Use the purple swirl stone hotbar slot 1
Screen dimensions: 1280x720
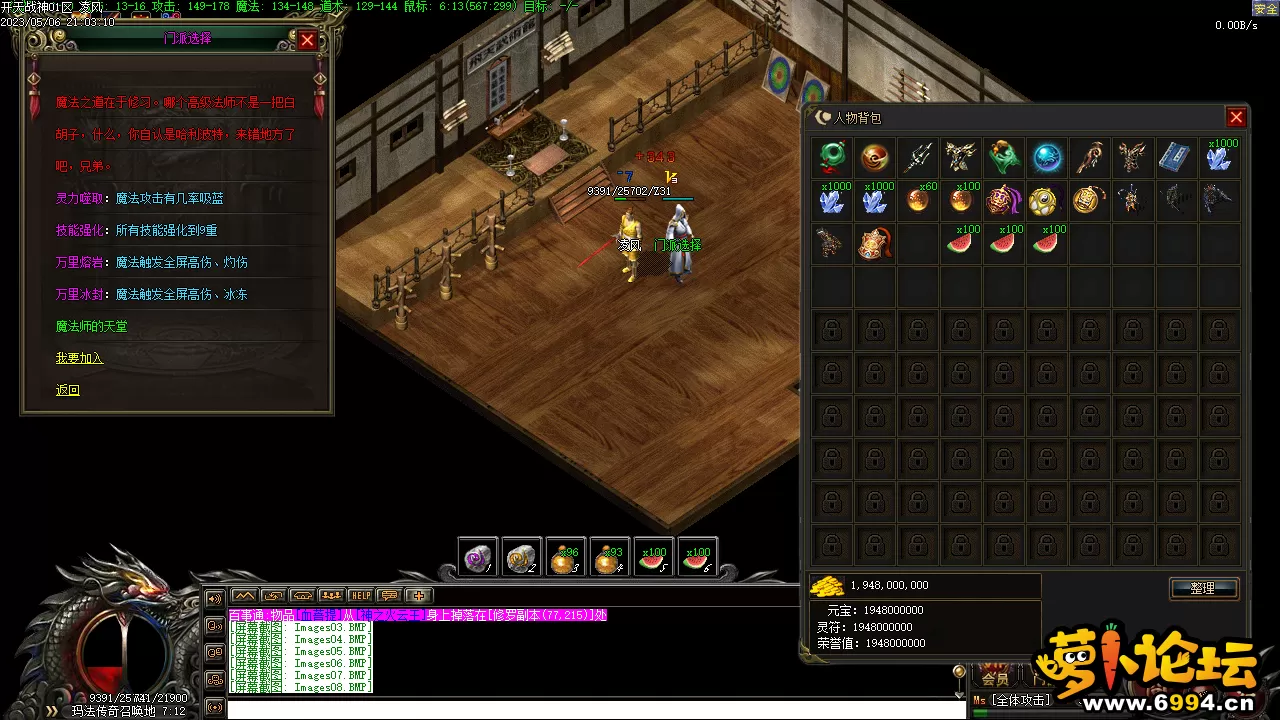pyautogui.click(x=478, y=558)
